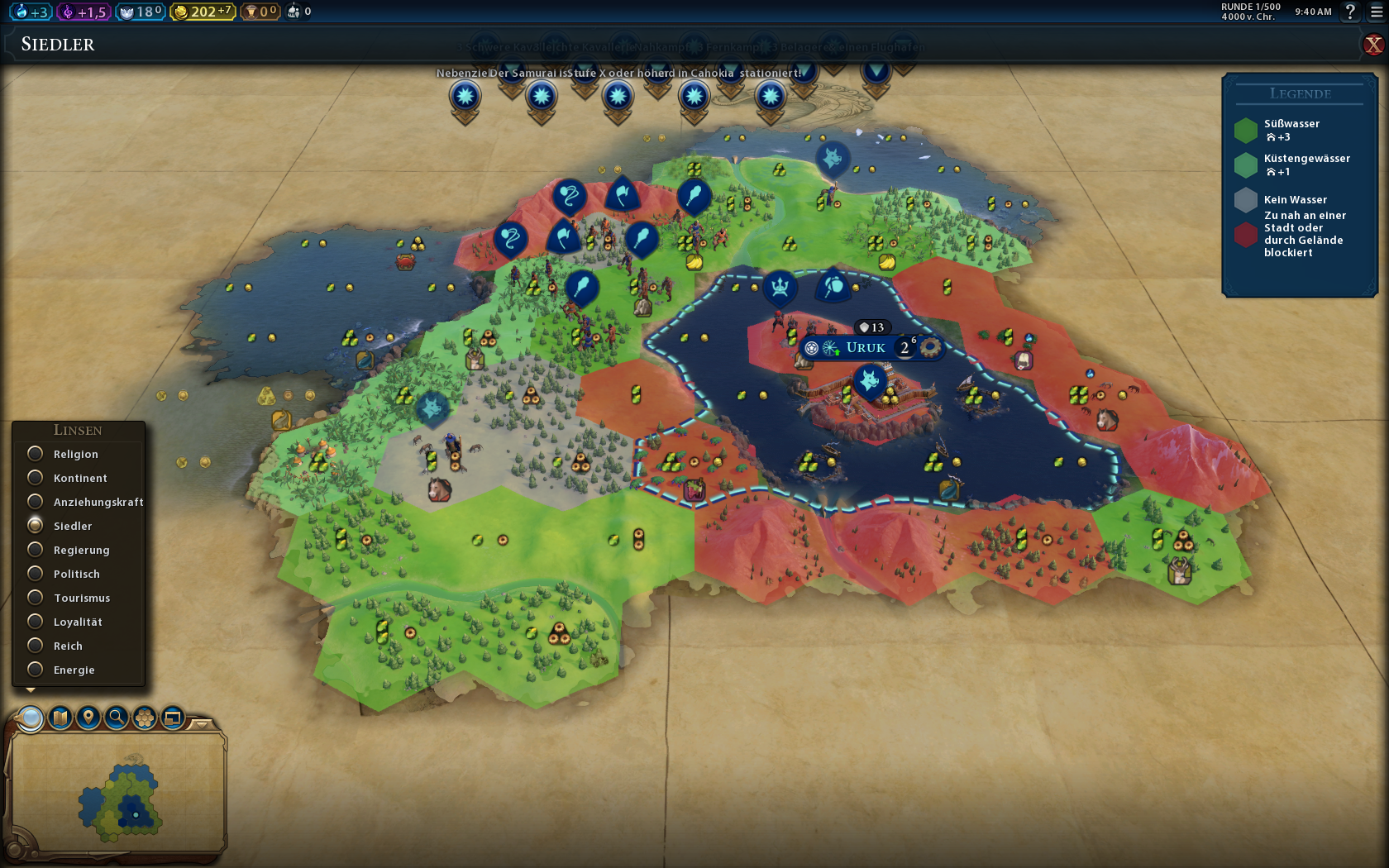Show the Politisch lens
This screenshot has height=868, width=1389.
tap(36, 574)
